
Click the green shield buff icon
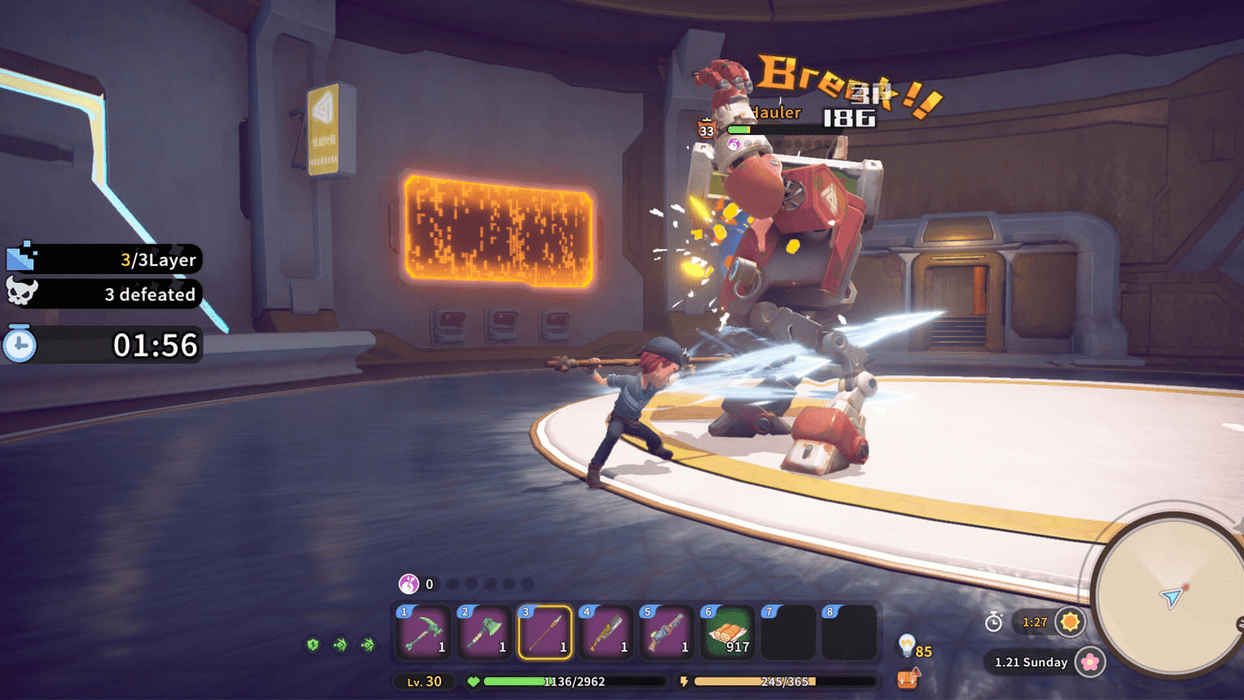click(x=313, y=645)
